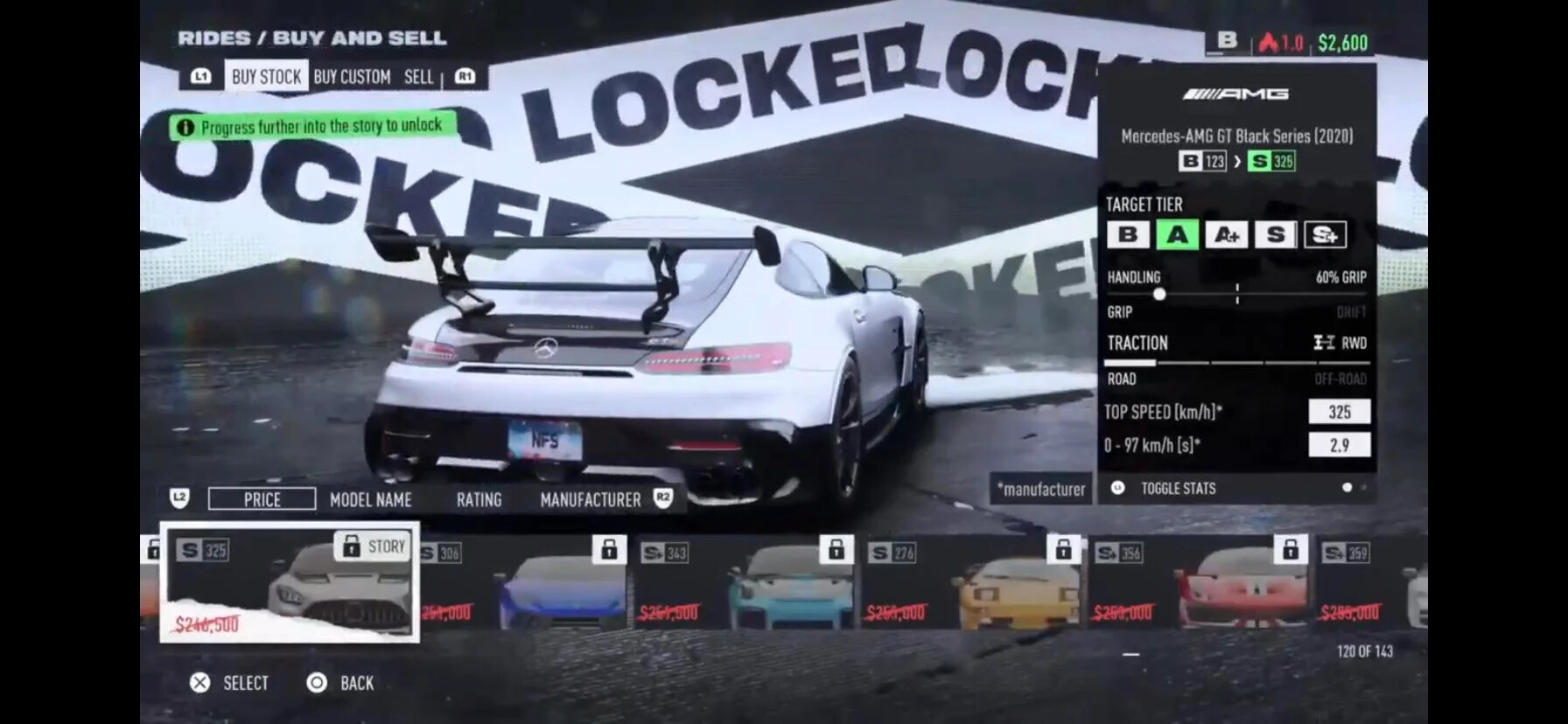Image resolution: width=1568 pixels, height=724 pixels.
Task: Pick the A+ target tier
Action: point(1226,234)
